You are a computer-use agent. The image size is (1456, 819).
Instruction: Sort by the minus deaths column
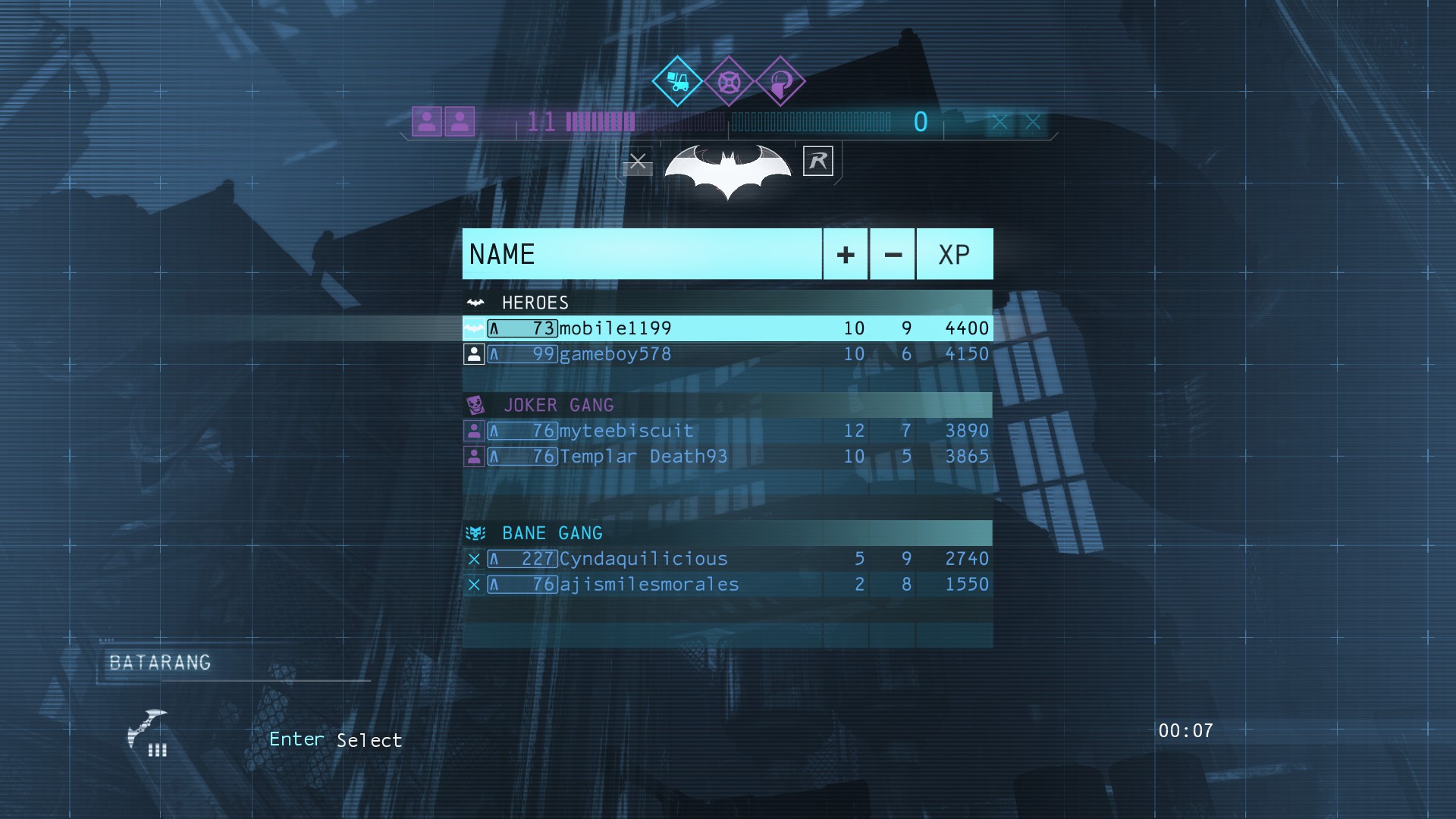(893, 255)
